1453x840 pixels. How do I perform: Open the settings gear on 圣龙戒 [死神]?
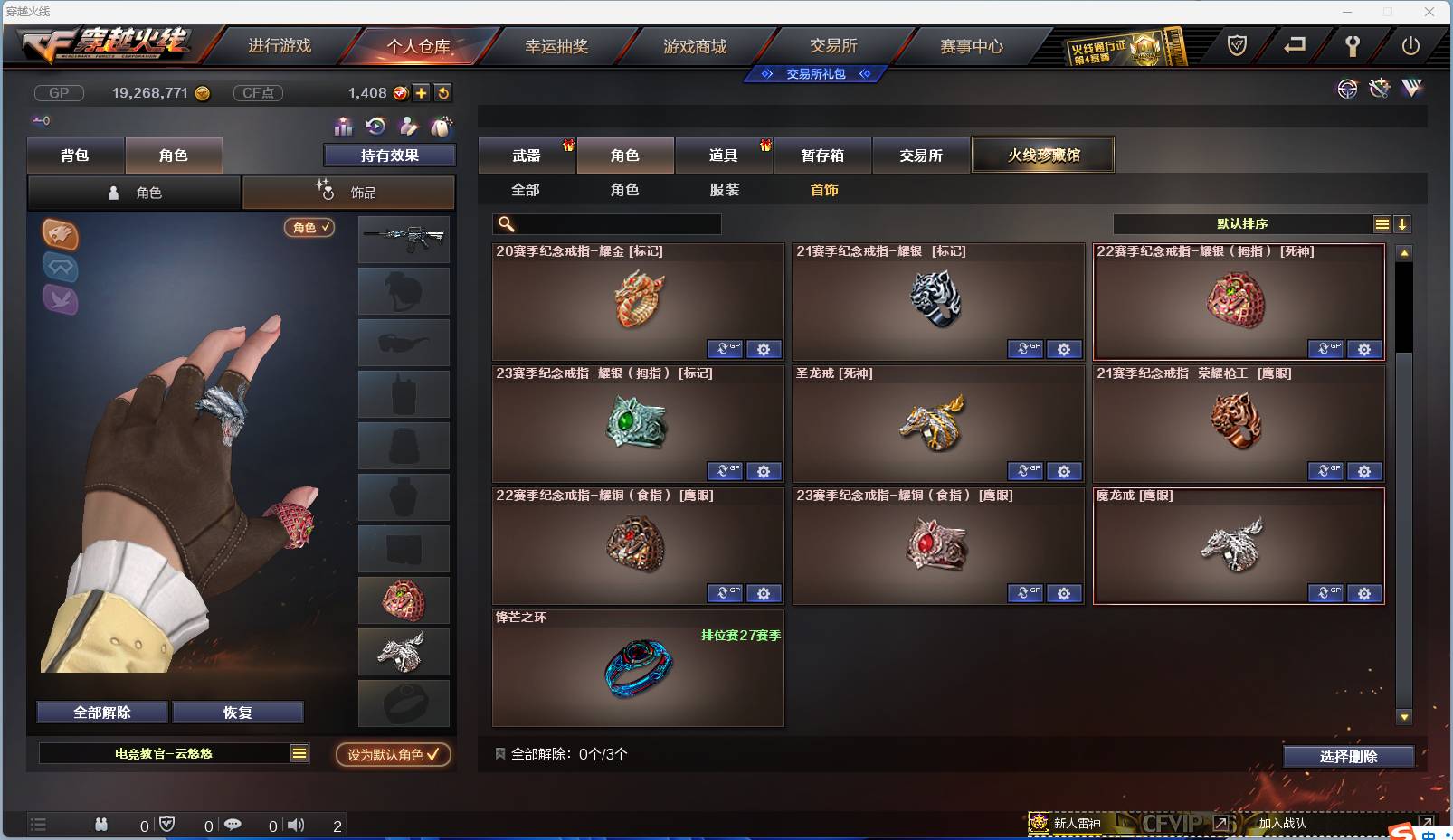(x=1065, y=471)
